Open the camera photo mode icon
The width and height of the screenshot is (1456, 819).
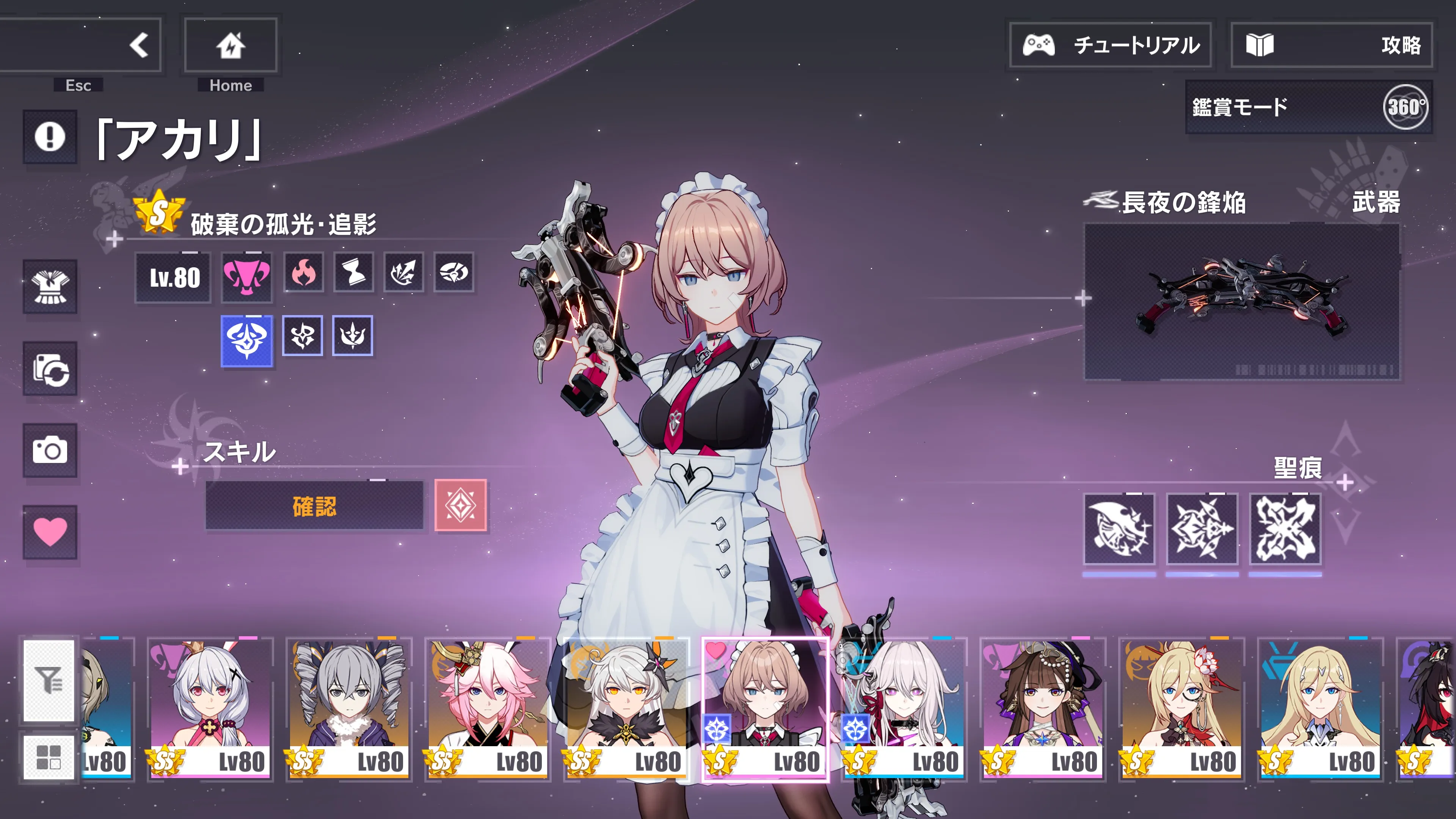(50, 450)
